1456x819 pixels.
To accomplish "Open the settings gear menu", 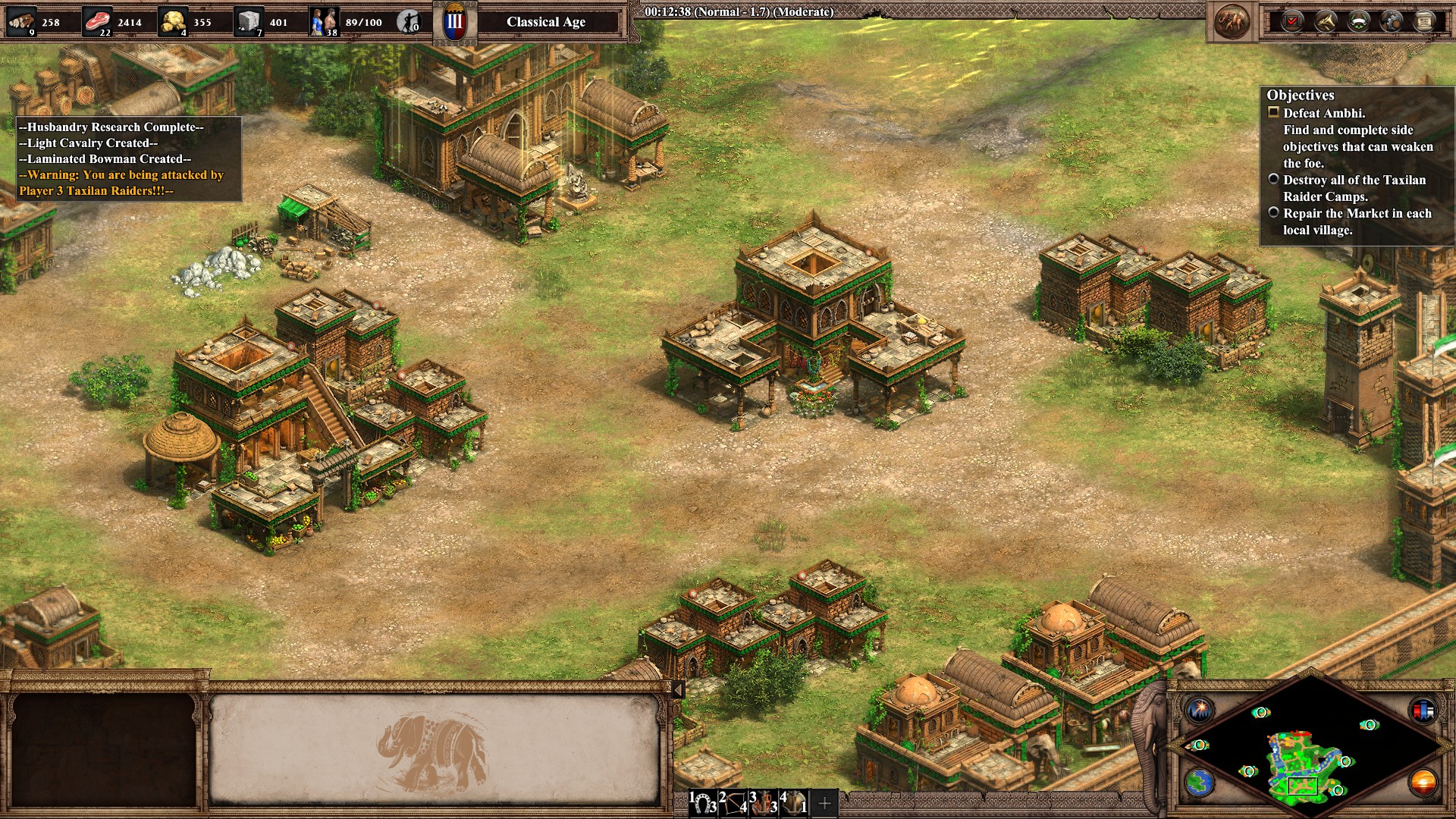I will (1392, 21).
